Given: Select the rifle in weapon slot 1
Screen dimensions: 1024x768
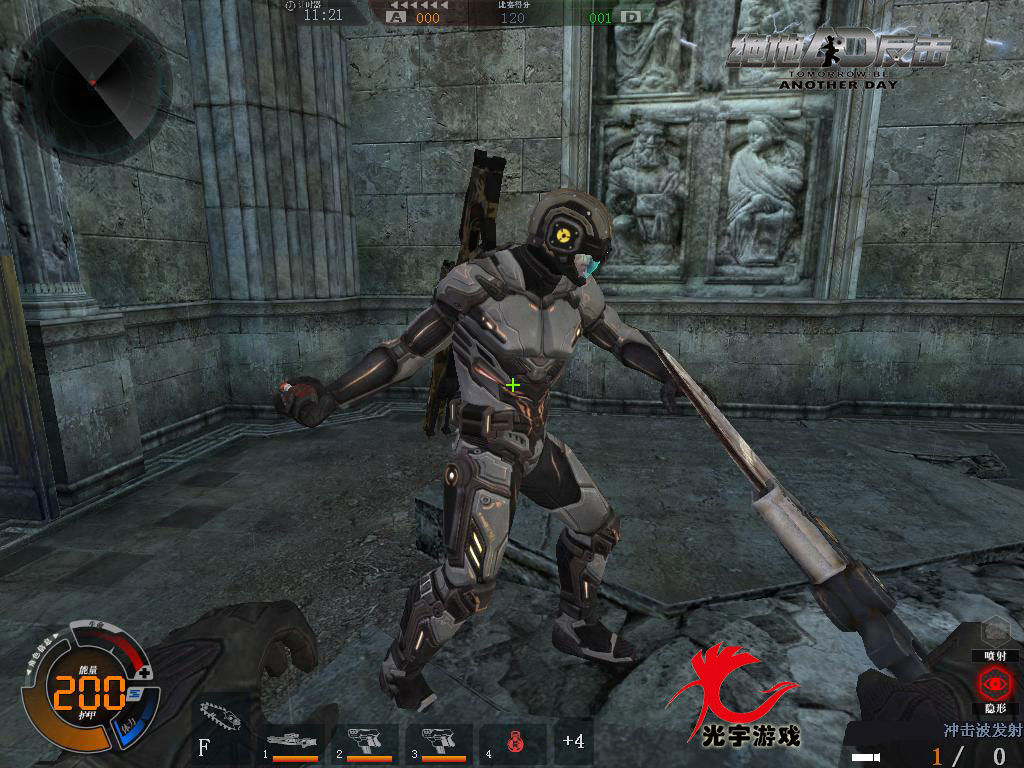Looking at the screenshot, I should (293, 742).
